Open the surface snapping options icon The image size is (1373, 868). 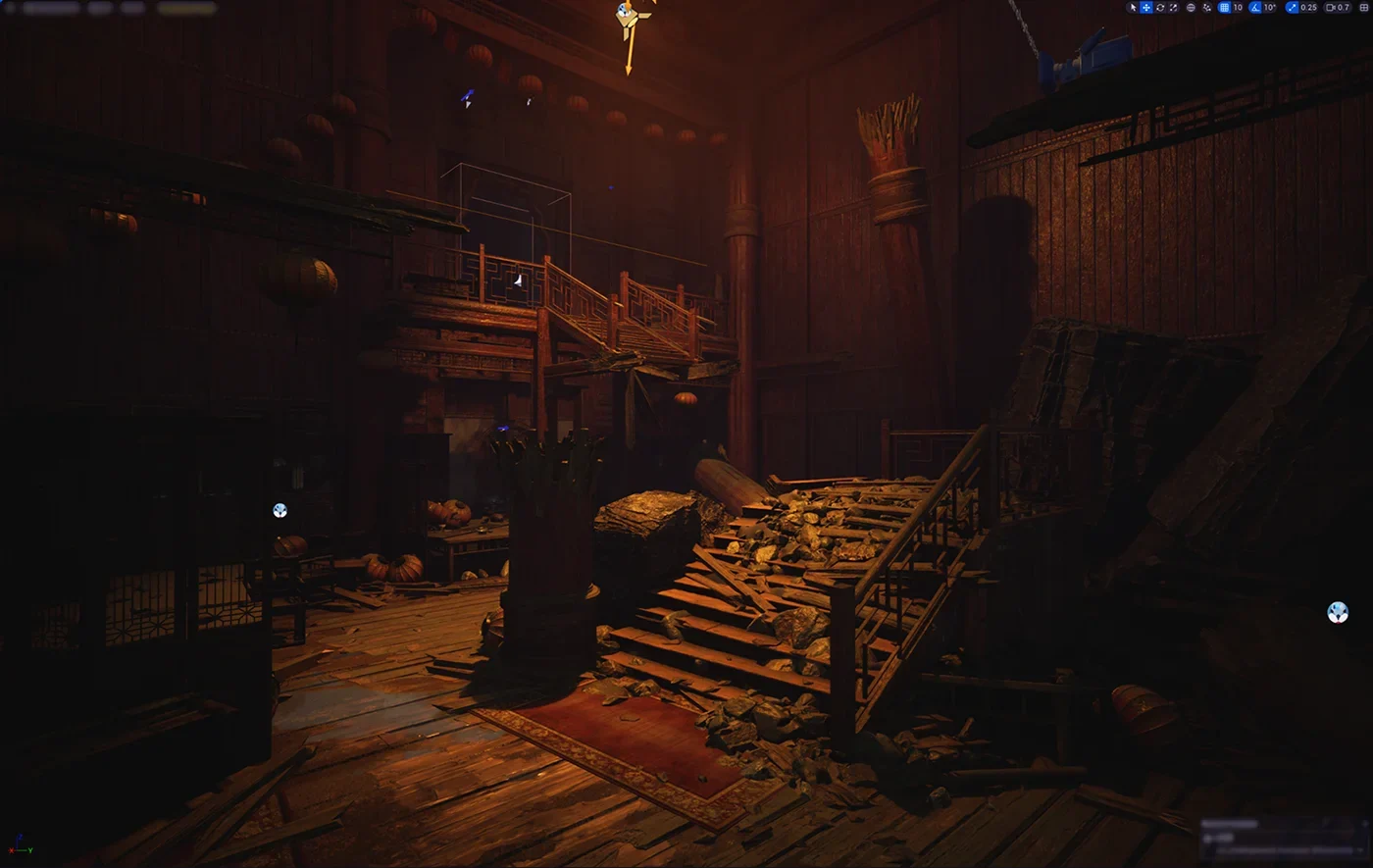(x=1206, y=8)
